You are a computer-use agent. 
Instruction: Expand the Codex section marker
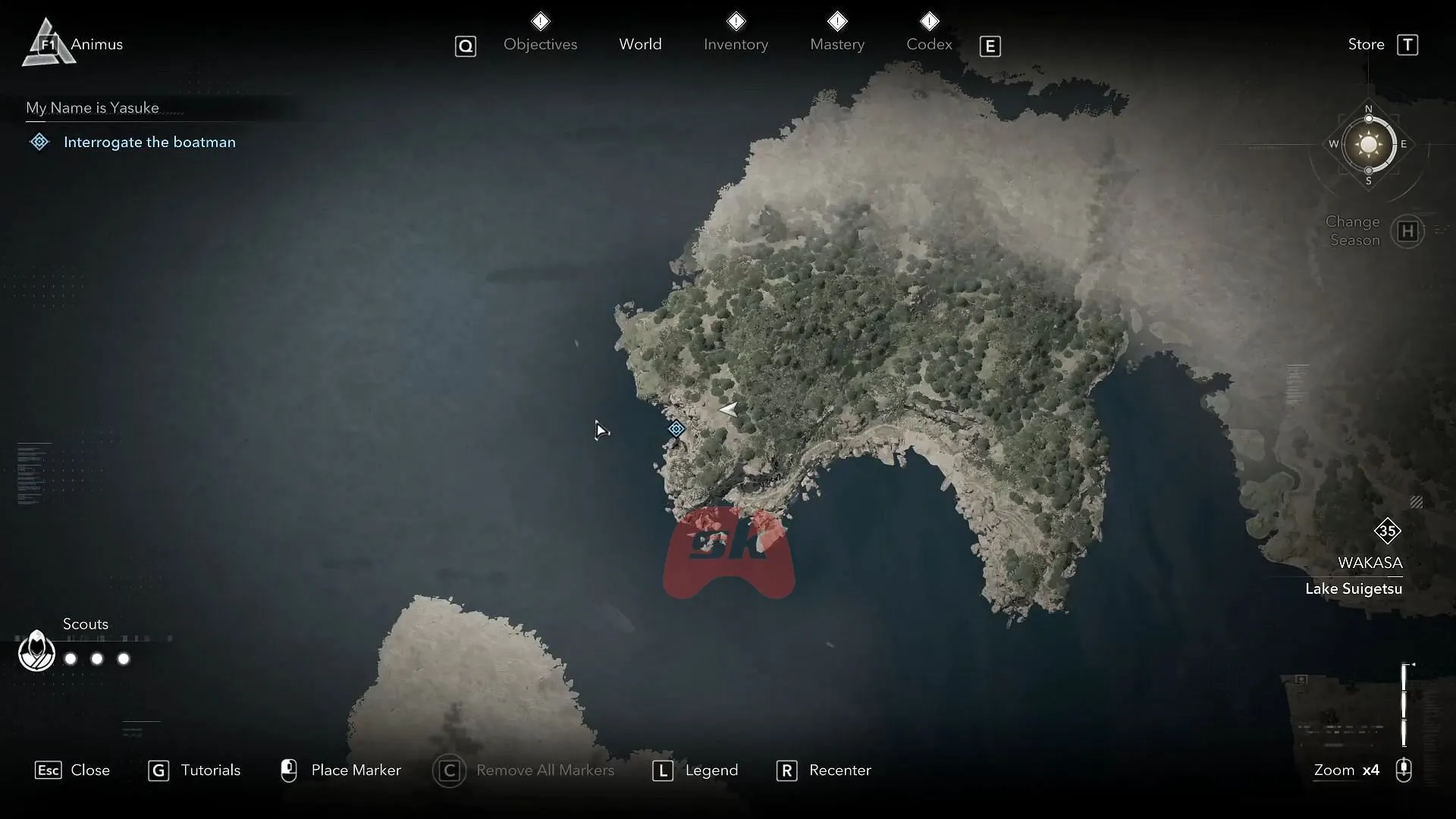coord(930,20)
